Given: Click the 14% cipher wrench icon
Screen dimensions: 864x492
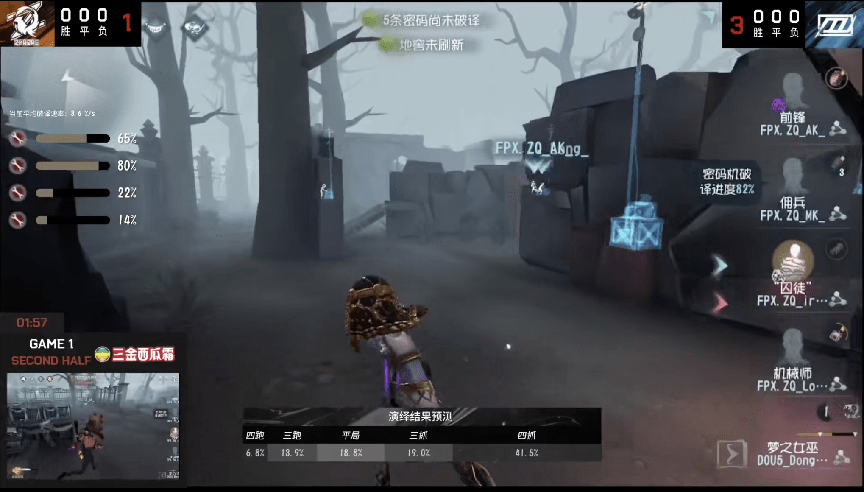Looking at the screenshot, I should click(x=17, y=219).
